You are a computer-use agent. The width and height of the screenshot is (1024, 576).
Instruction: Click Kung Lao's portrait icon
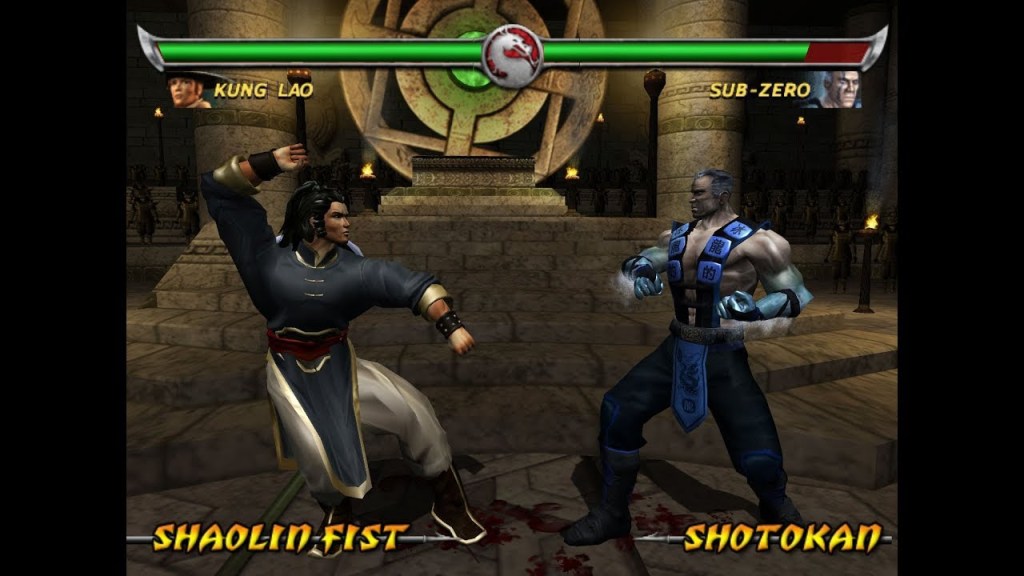tap(190, 90)
